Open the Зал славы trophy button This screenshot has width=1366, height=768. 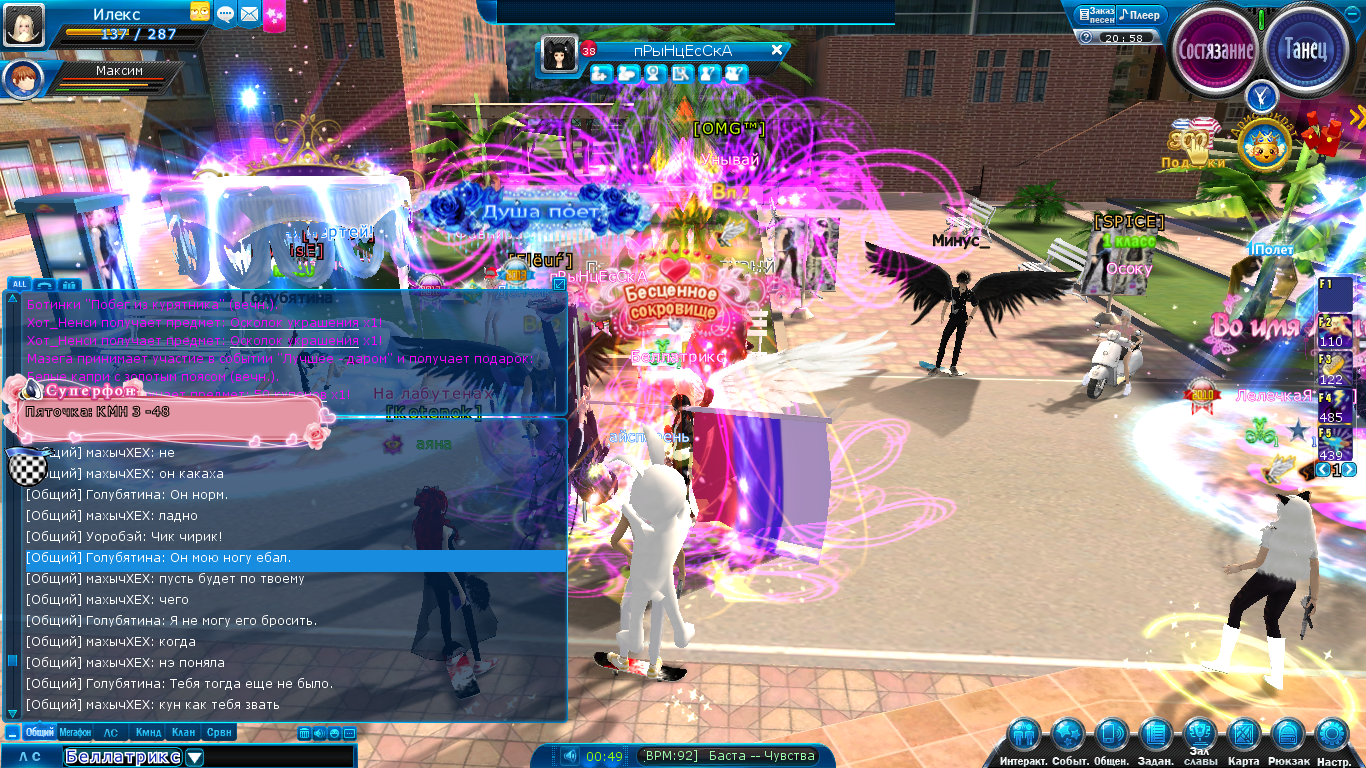[x=1200, y=734]
